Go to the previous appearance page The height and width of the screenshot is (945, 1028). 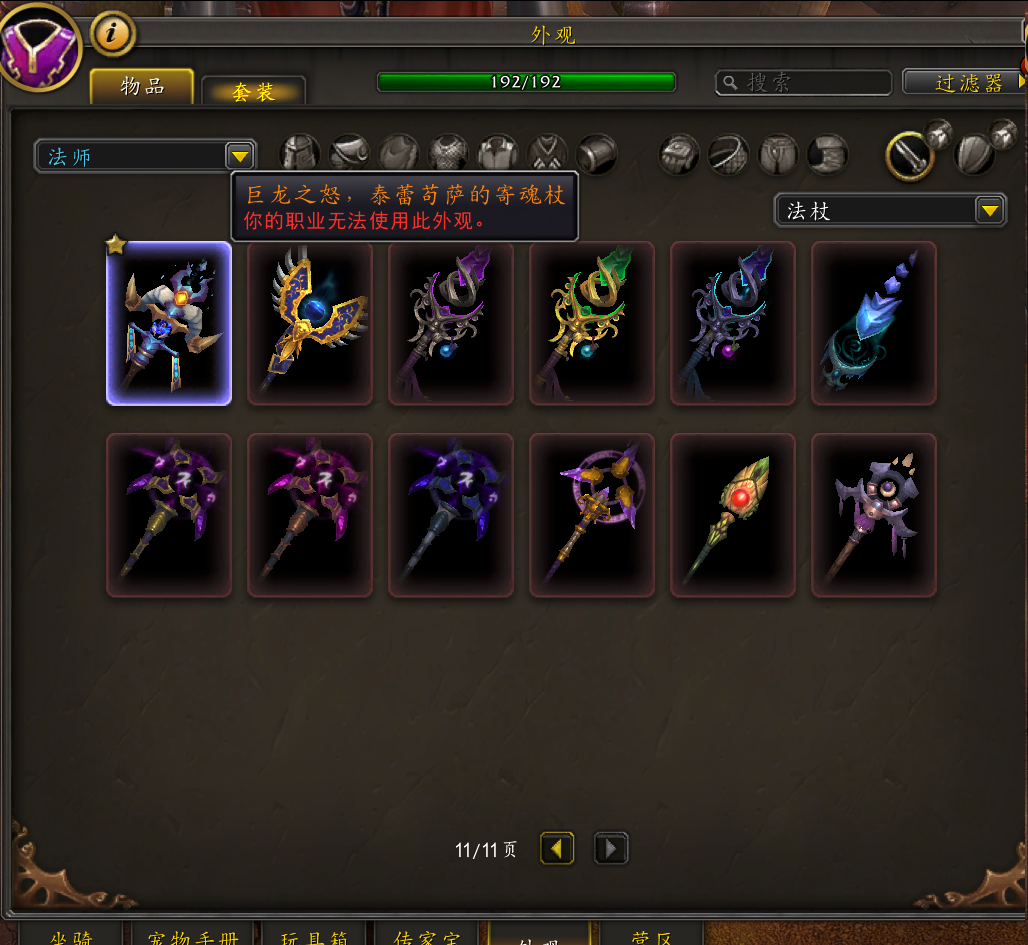[x=557, y=849]
